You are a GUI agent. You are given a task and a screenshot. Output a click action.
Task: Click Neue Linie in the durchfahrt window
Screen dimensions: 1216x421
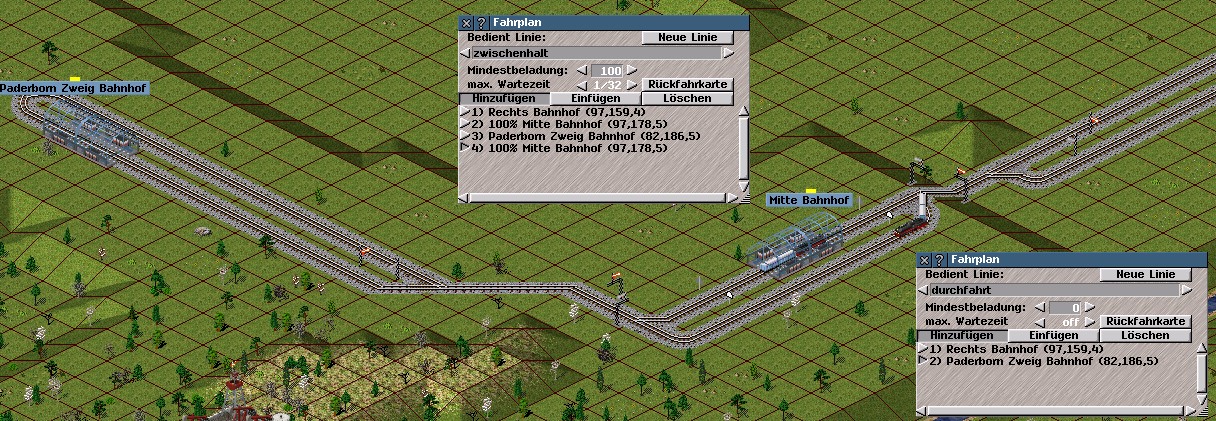[1145, 274]
